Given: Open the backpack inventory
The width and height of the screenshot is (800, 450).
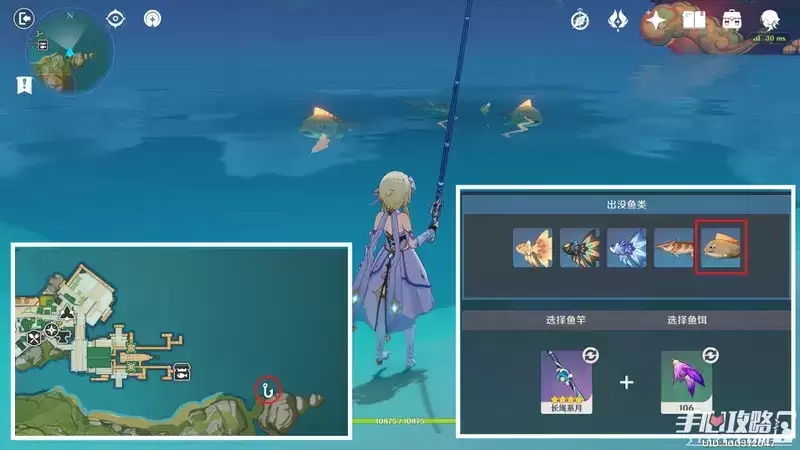Looking at the screenshot, I should [732, 20].
